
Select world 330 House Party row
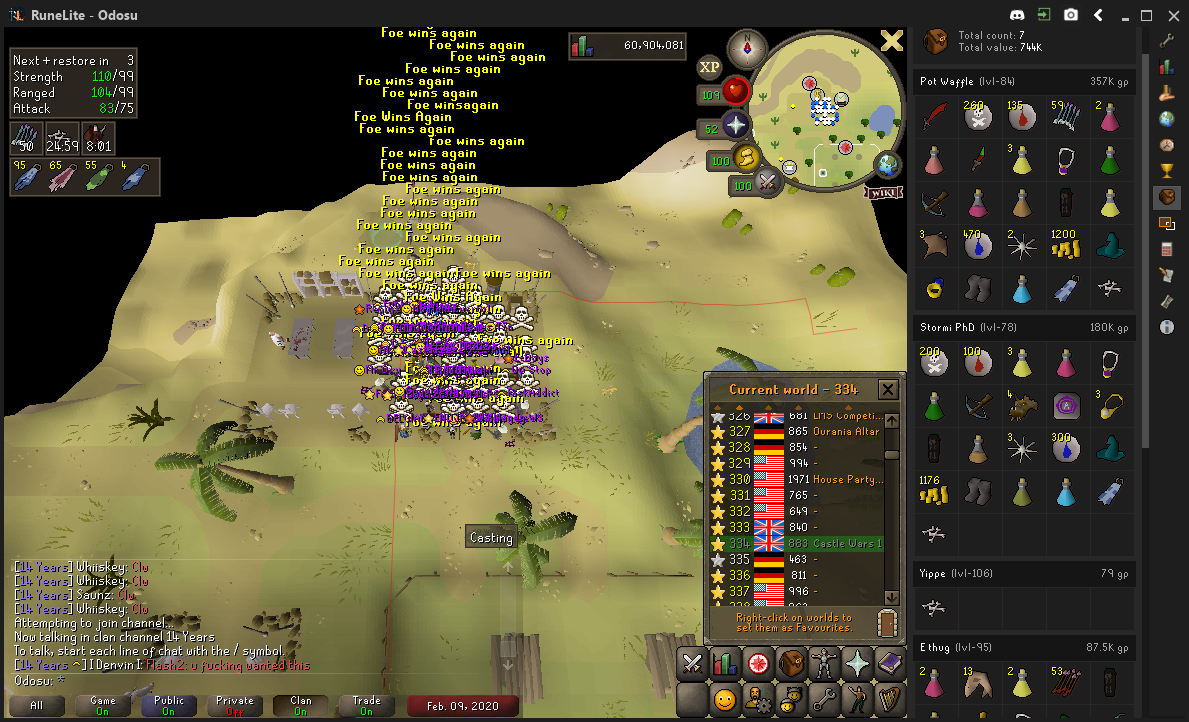click(800, 480)
